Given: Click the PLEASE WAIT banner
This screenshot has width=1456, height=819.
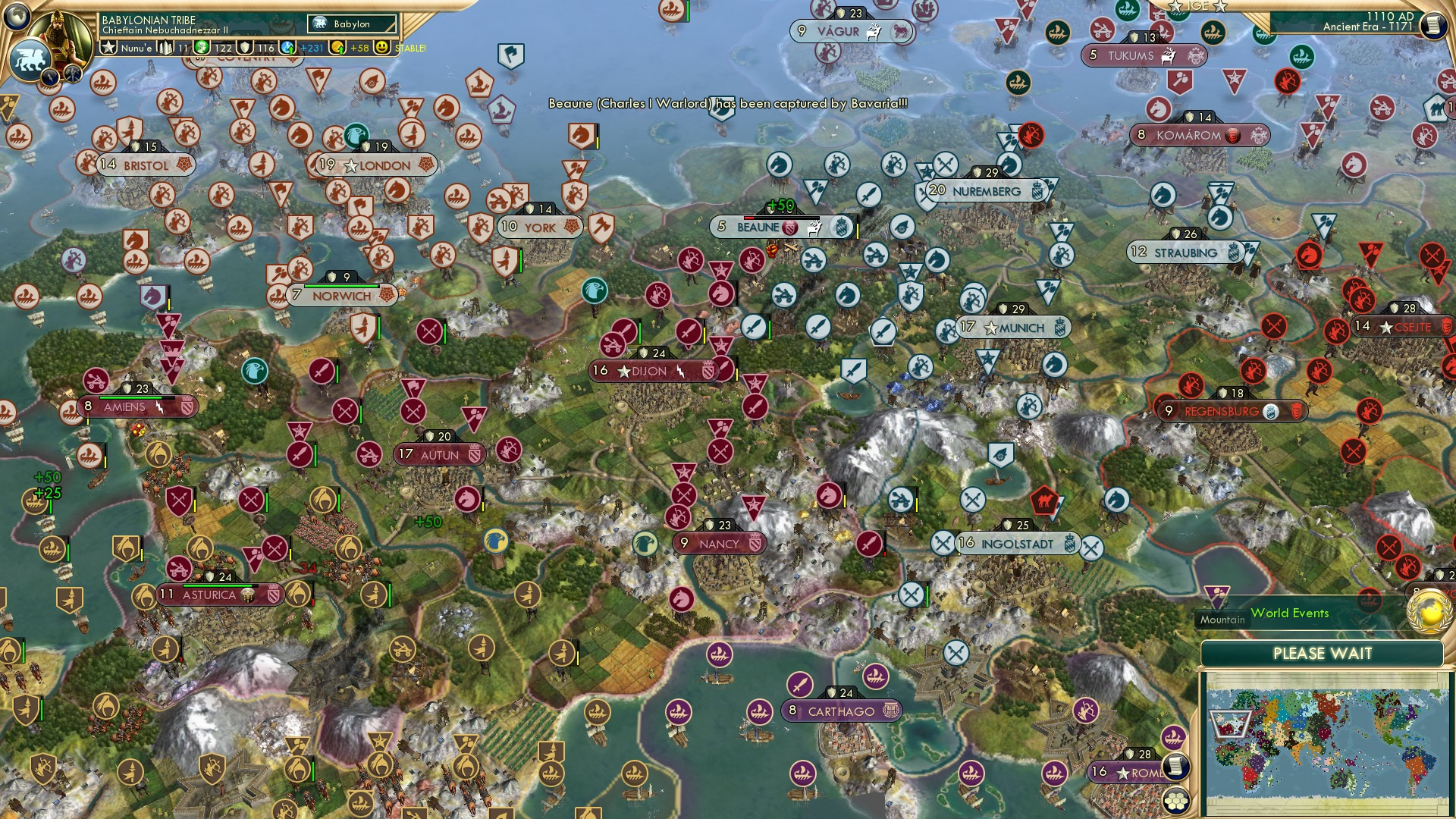Looking at the screenshot, I should click(x=1323, y=653).
